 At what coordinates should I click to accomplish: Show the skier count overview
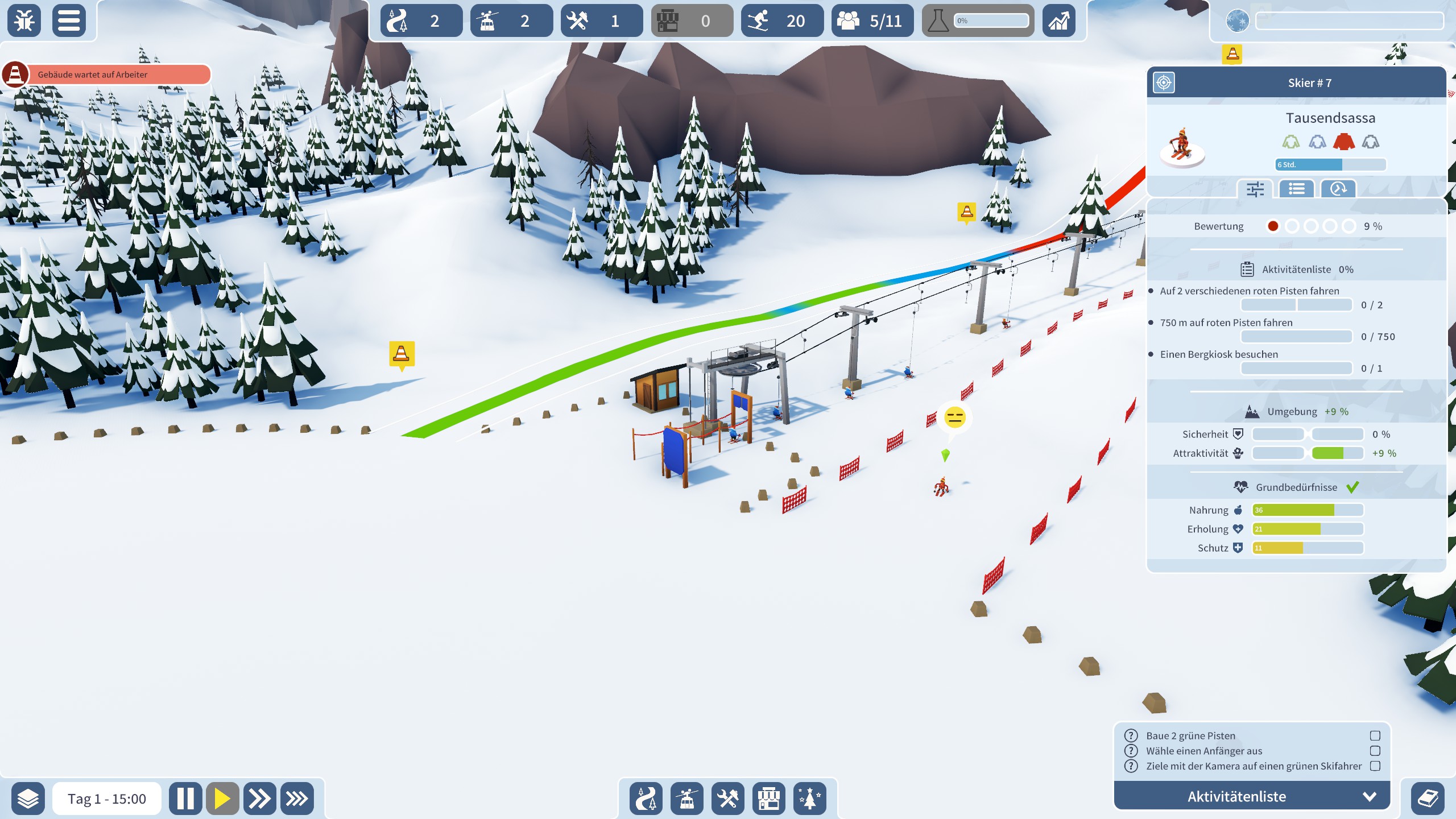tap(782, 21)
